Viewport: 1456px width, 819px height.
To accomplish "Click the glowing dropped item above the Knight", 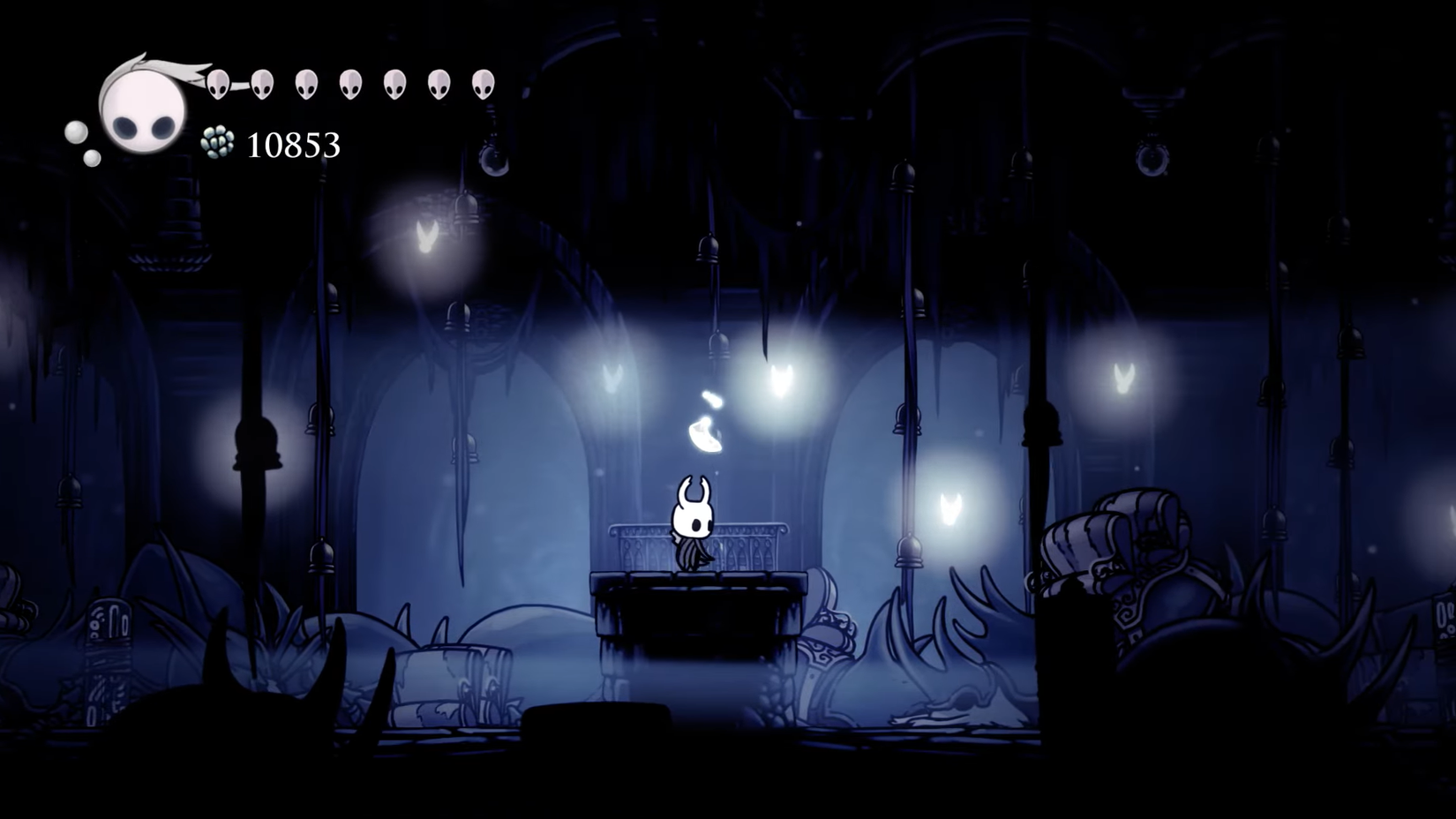I will (x=702, y=432).
